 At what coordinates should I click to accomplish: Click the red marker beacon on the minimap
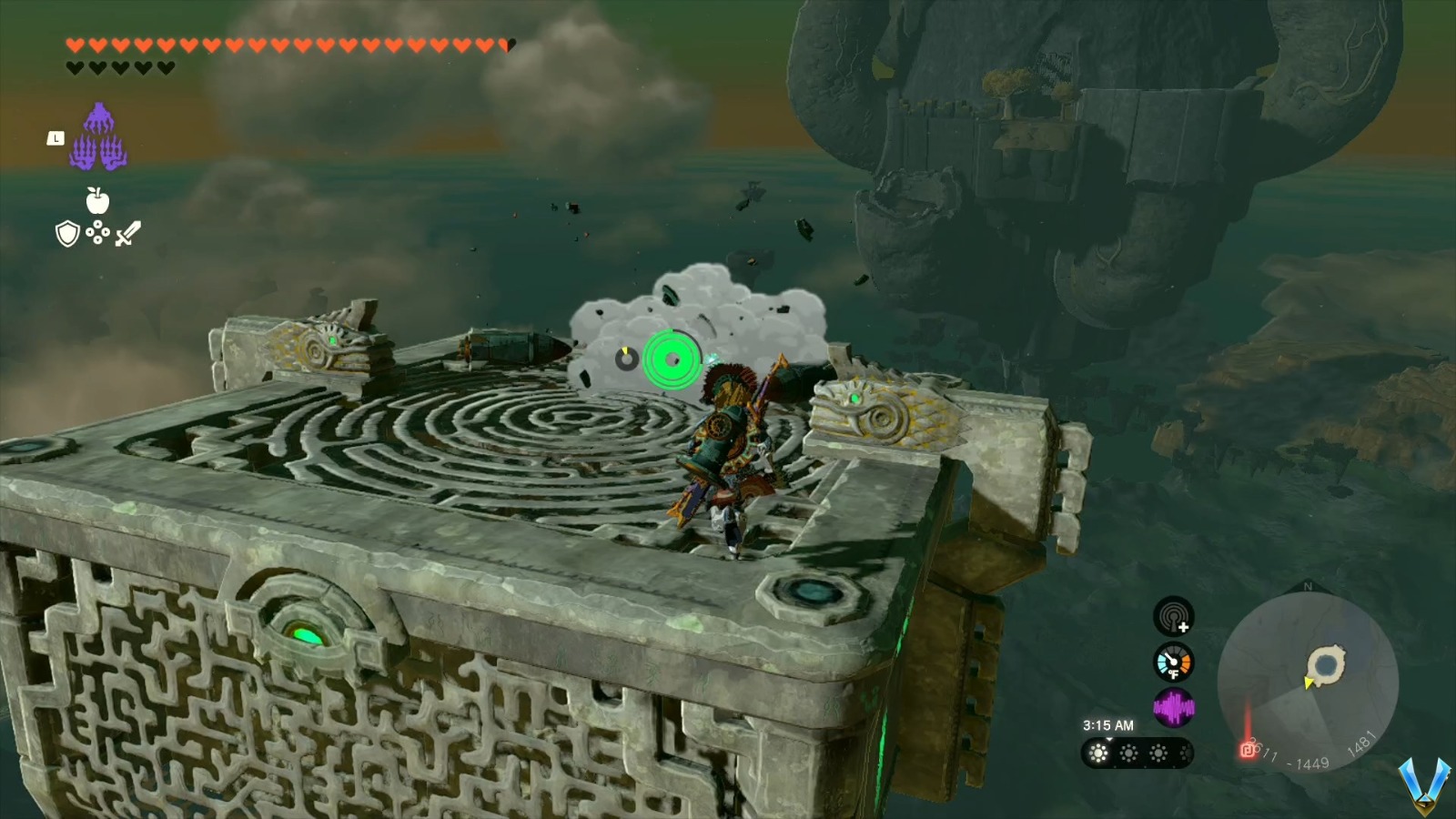(1248, 750)
